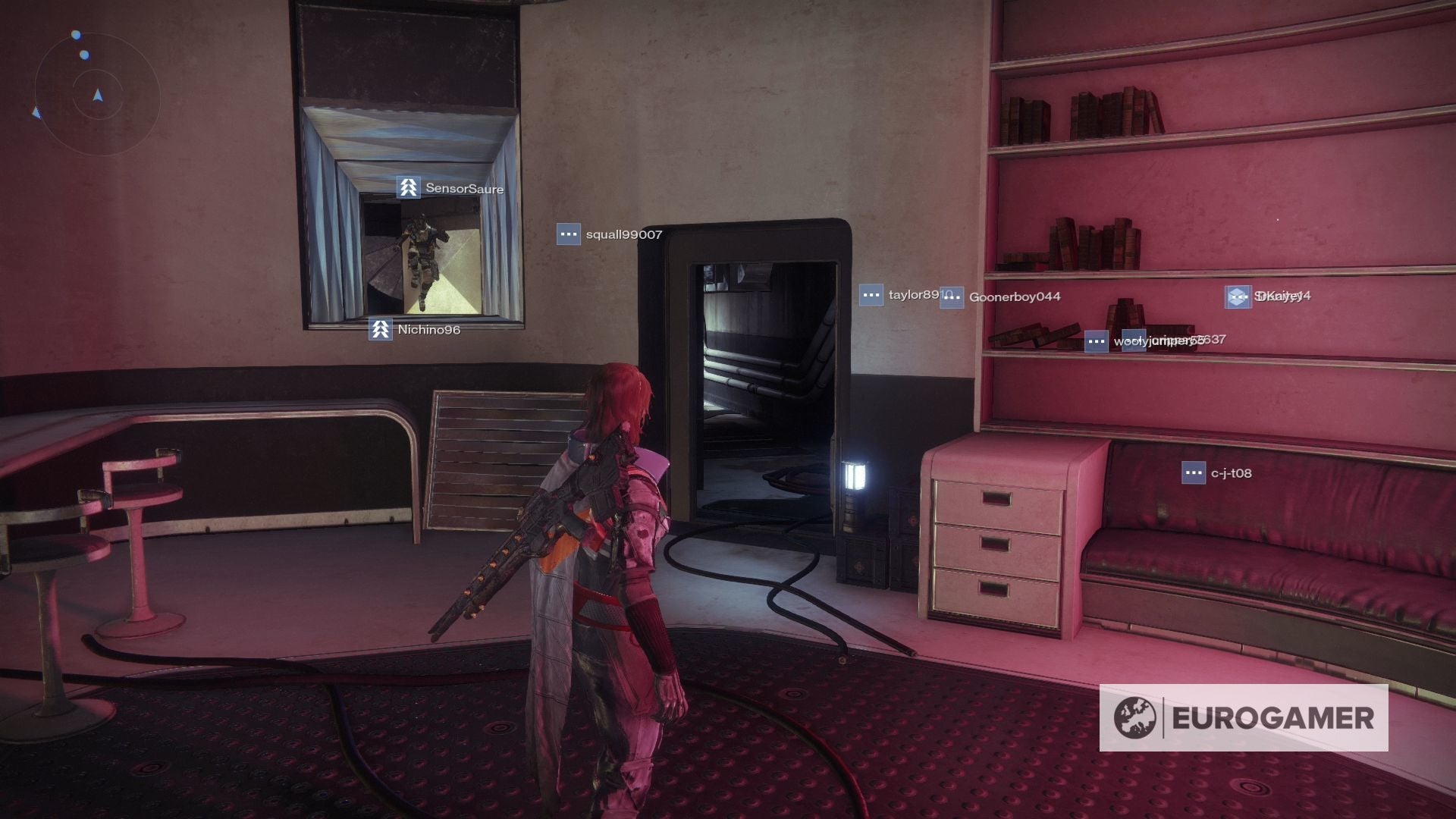Select the SensorSaure player nameplate
Screen dimensions: 1456x819
tap(450, 188)
